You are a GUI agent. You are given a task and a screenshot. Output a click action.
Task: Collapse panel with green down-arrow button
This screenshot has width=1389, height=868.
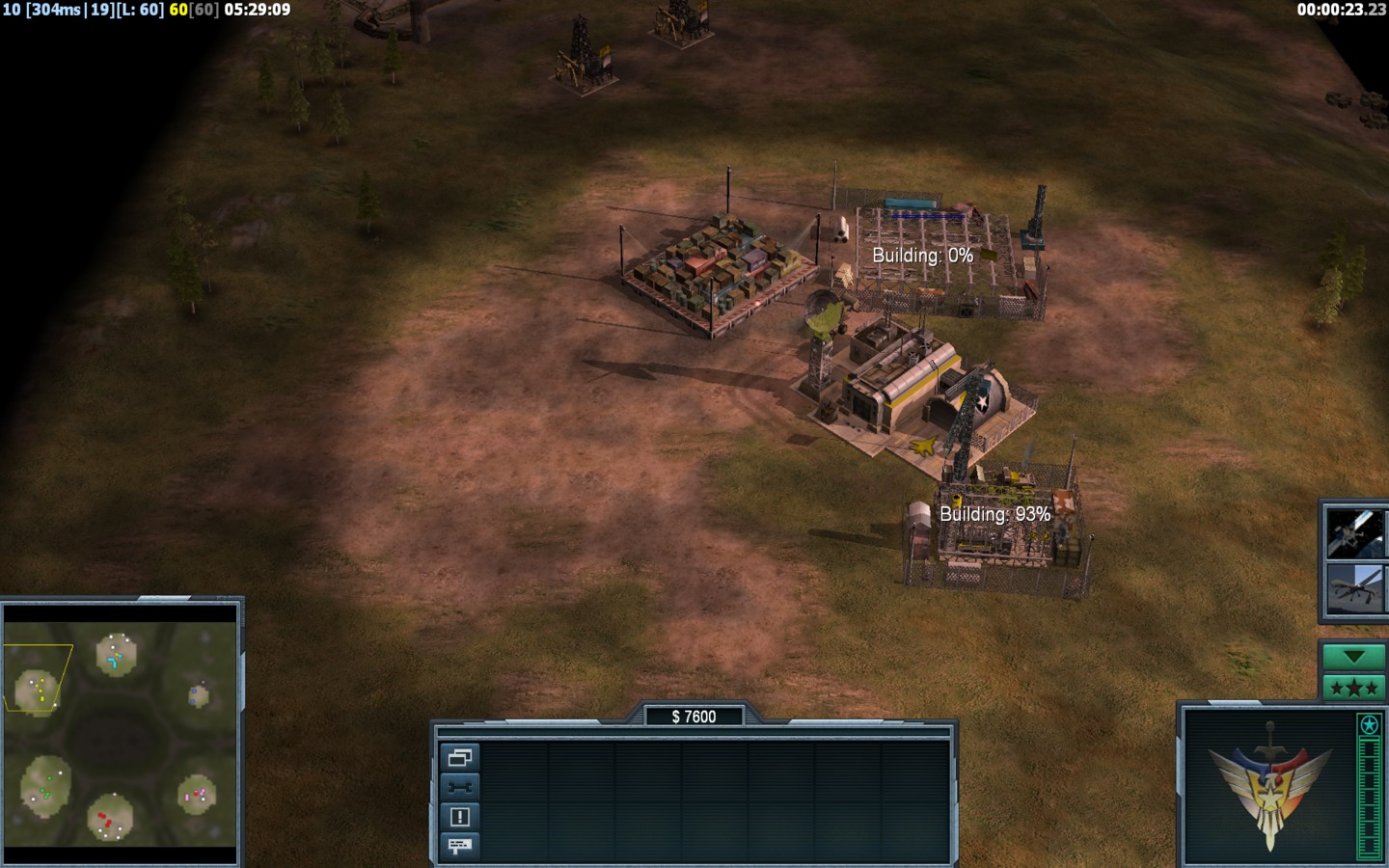(x=1353, y=657)
